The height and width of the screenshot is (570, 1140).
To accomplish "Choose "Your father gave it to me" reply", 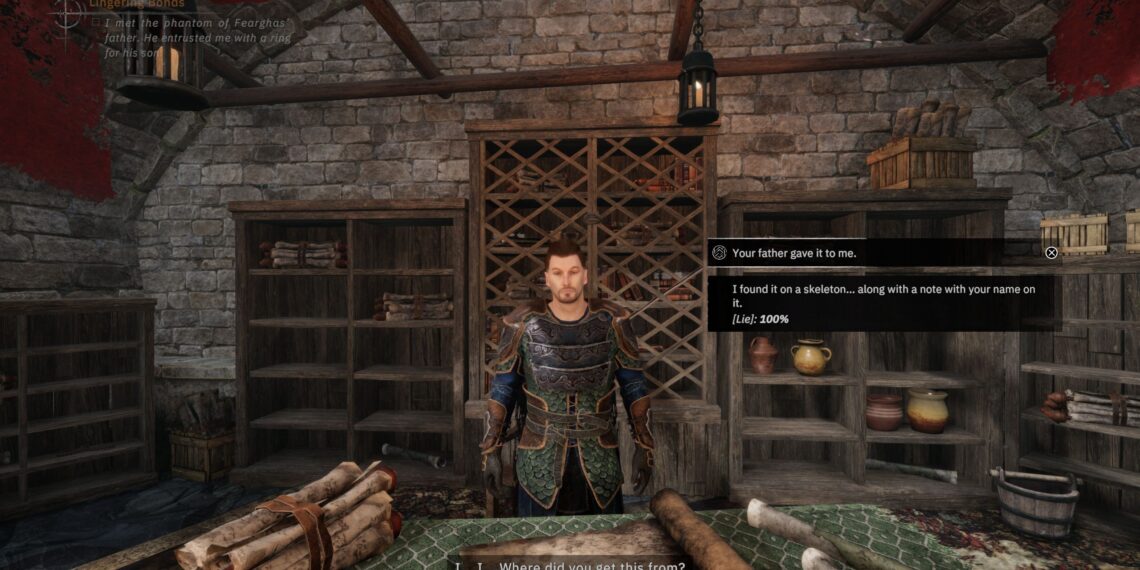I will click(x=795, y=253).
